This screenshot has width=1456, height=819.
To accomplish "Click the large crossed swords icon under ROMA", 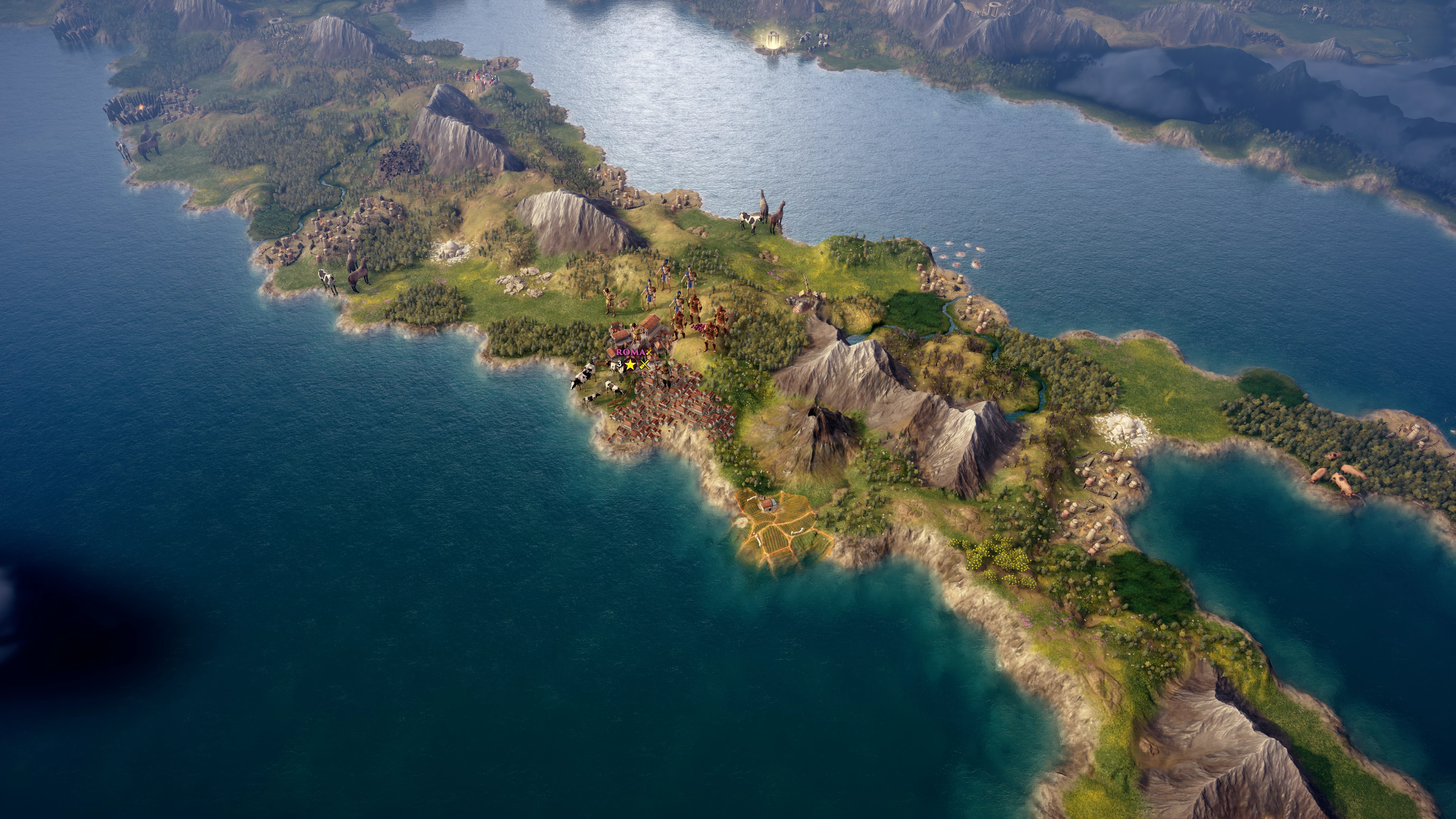I will tap(644, 364).
